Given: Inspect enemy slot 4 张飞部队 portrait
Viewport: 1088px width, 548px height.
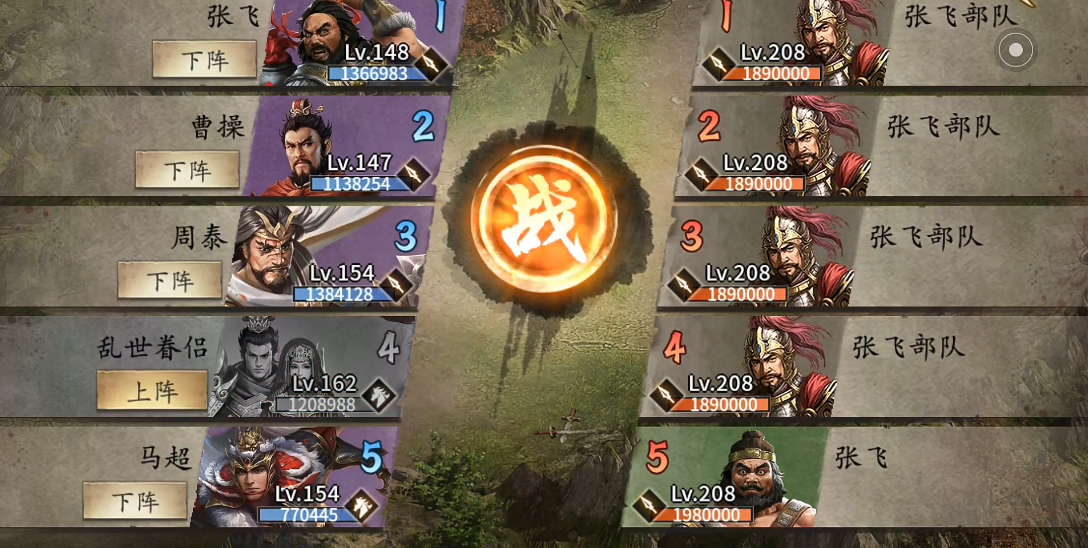Looking at the screenshot, I should coord(755,367).
